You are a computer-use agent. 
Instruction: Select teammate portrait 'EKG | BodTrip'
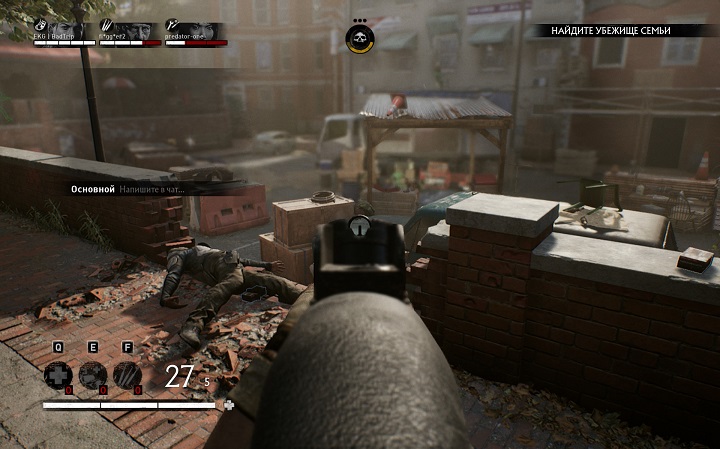(x=64, y=31)
